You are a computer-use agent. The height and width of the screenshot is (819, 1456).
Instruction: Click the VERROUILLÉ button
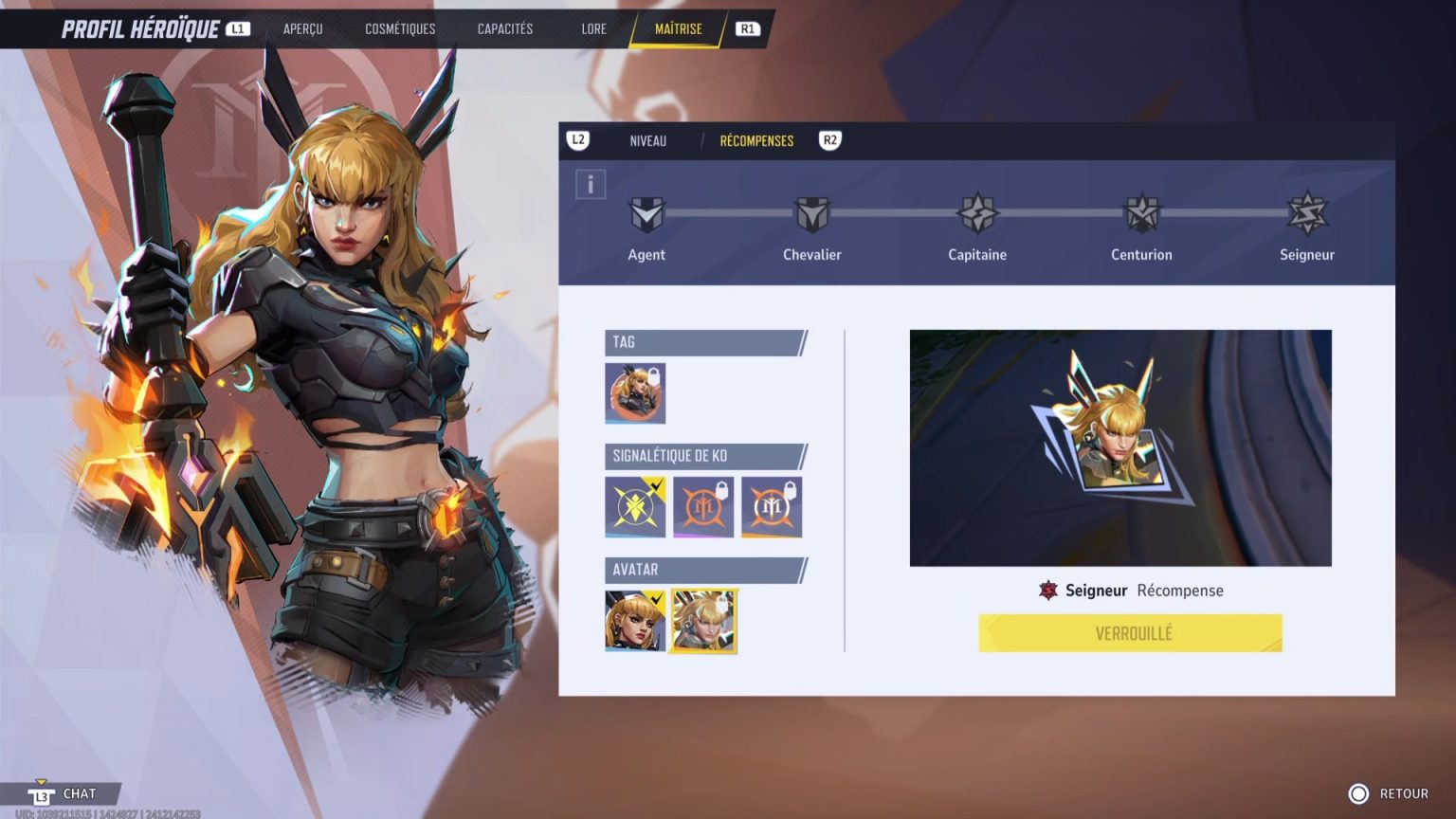pos(1130,633)
